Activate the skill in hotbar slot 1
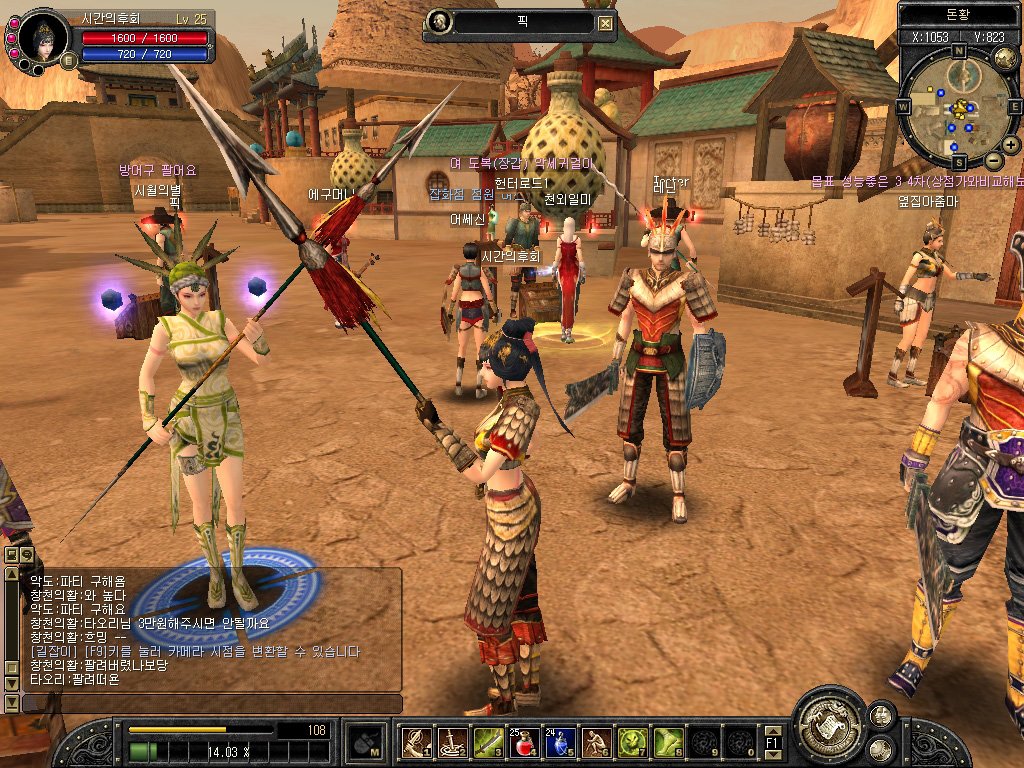Viewport: 1024px width, 768px height. [416, 741]
